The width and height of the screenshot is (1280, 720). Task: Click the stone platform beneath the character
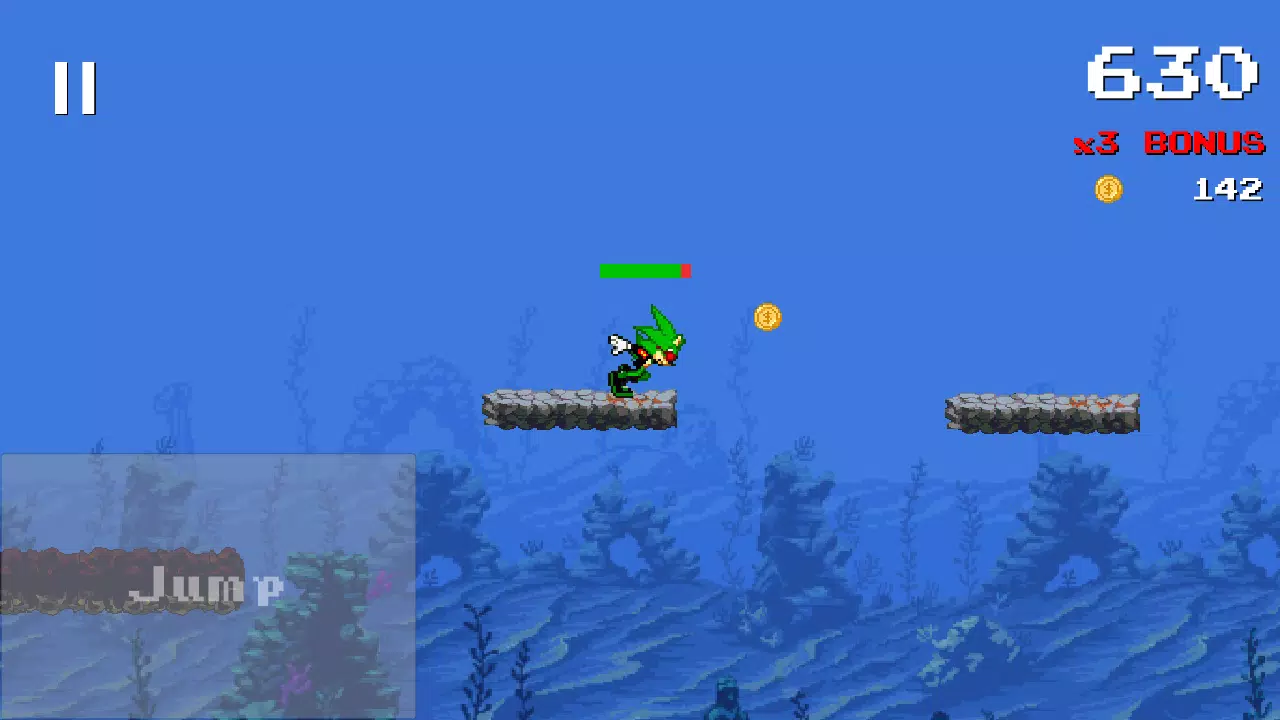(x=580, y=410)
